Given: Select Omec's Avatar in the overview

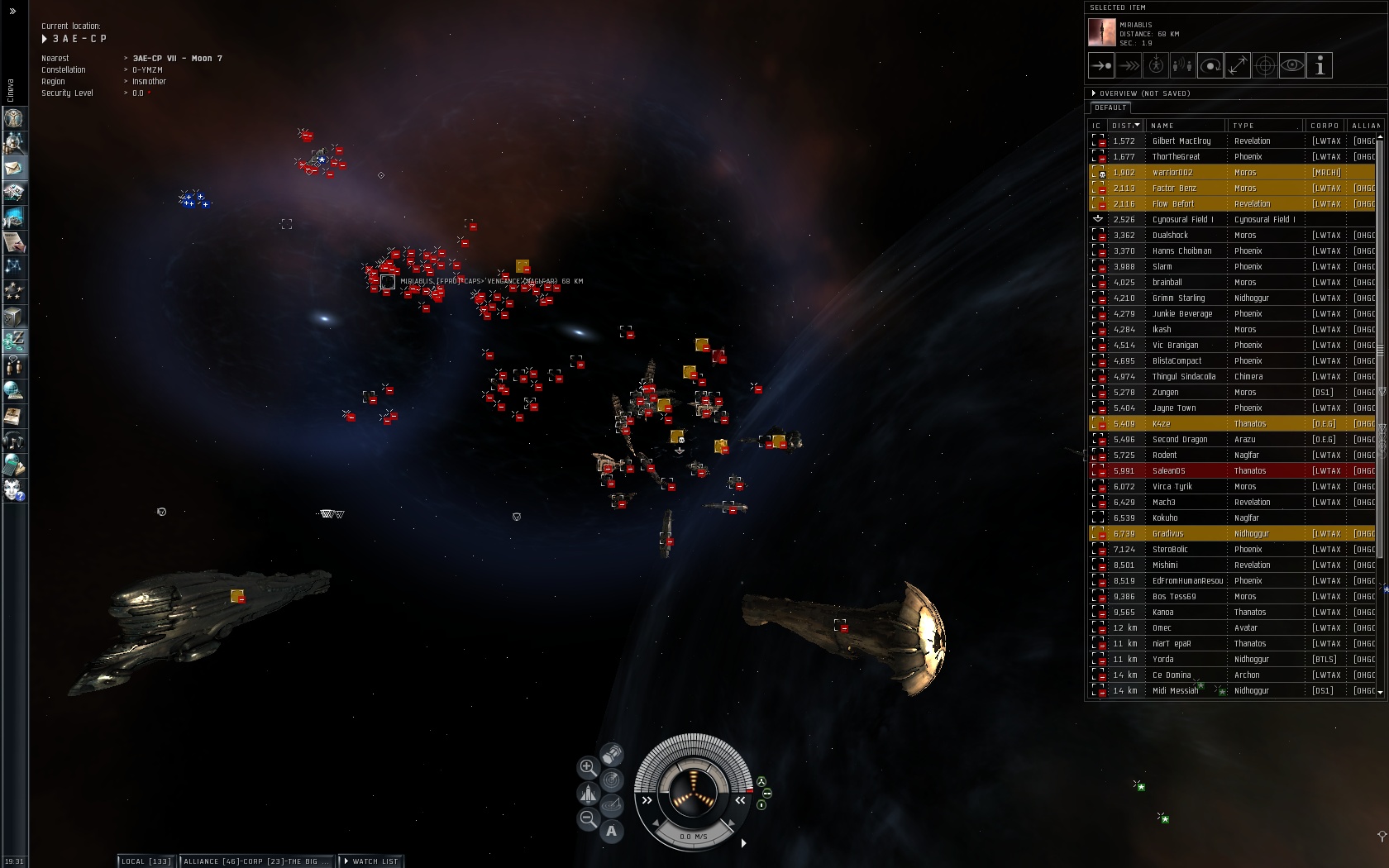Looking at the screenshot, I should pyautogui.click(x=1182, y=628).
